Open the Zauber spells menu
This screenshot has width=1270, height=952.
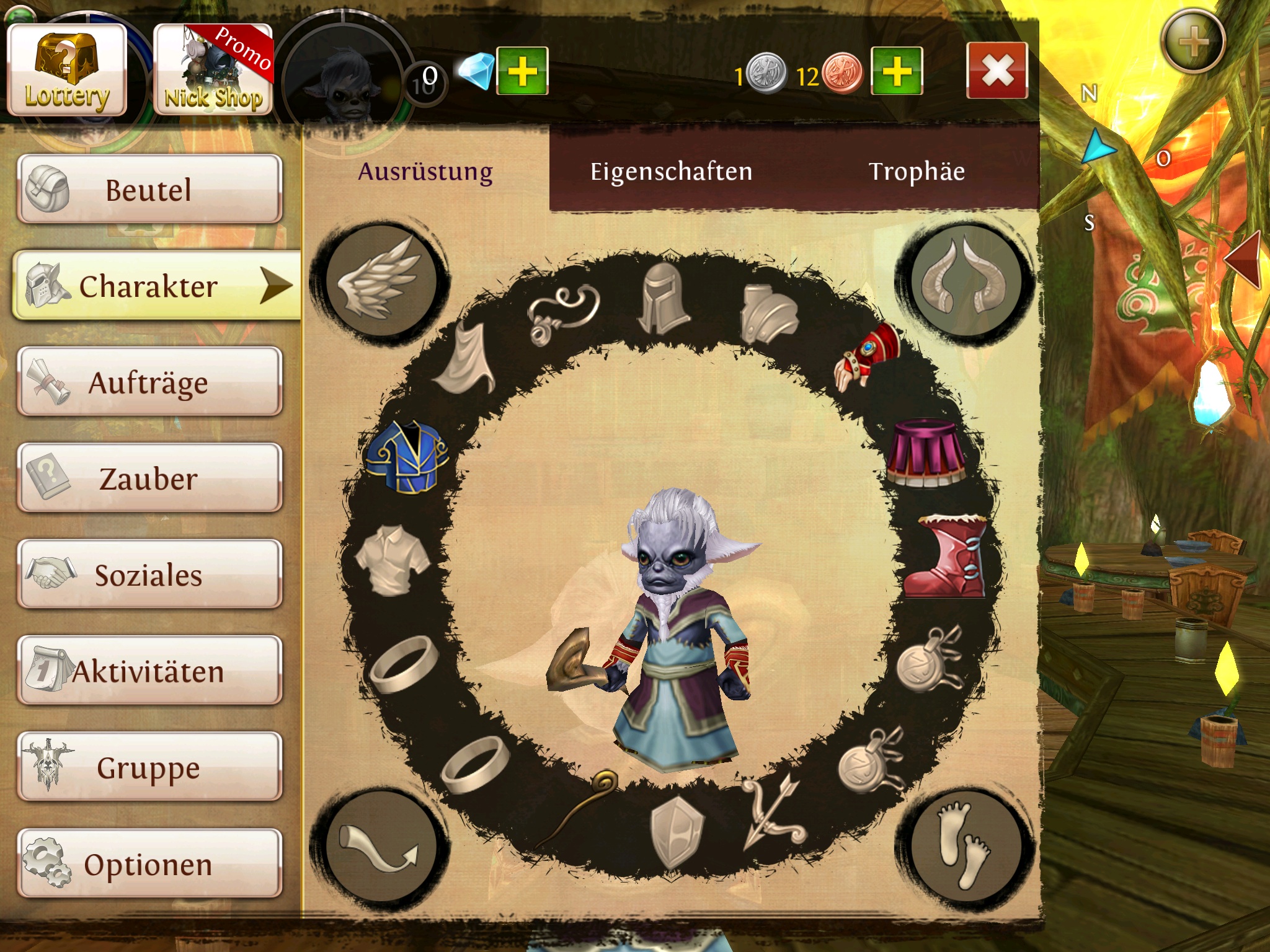pyautogui.click(x=149, y=478)
